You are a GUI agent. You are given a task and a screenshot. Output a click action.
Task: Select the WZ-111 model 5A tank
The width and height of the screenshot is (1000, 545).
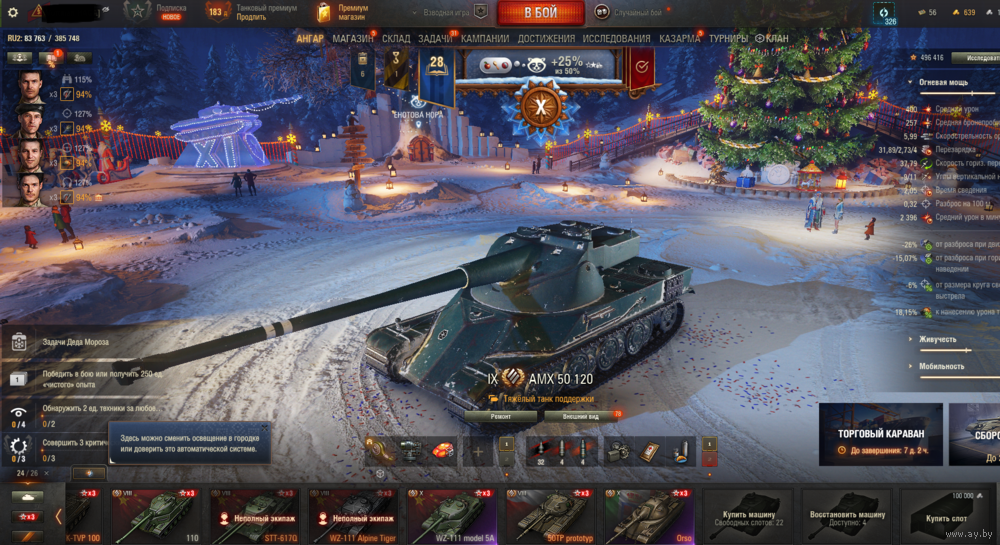(450, 514)
